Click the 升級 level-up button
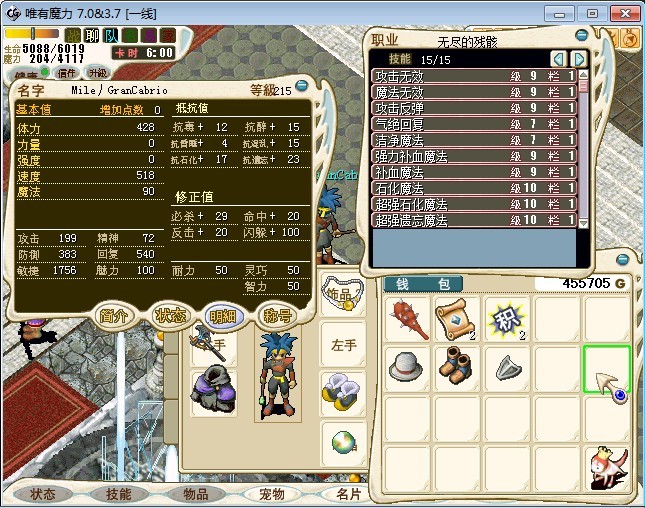 98,73
